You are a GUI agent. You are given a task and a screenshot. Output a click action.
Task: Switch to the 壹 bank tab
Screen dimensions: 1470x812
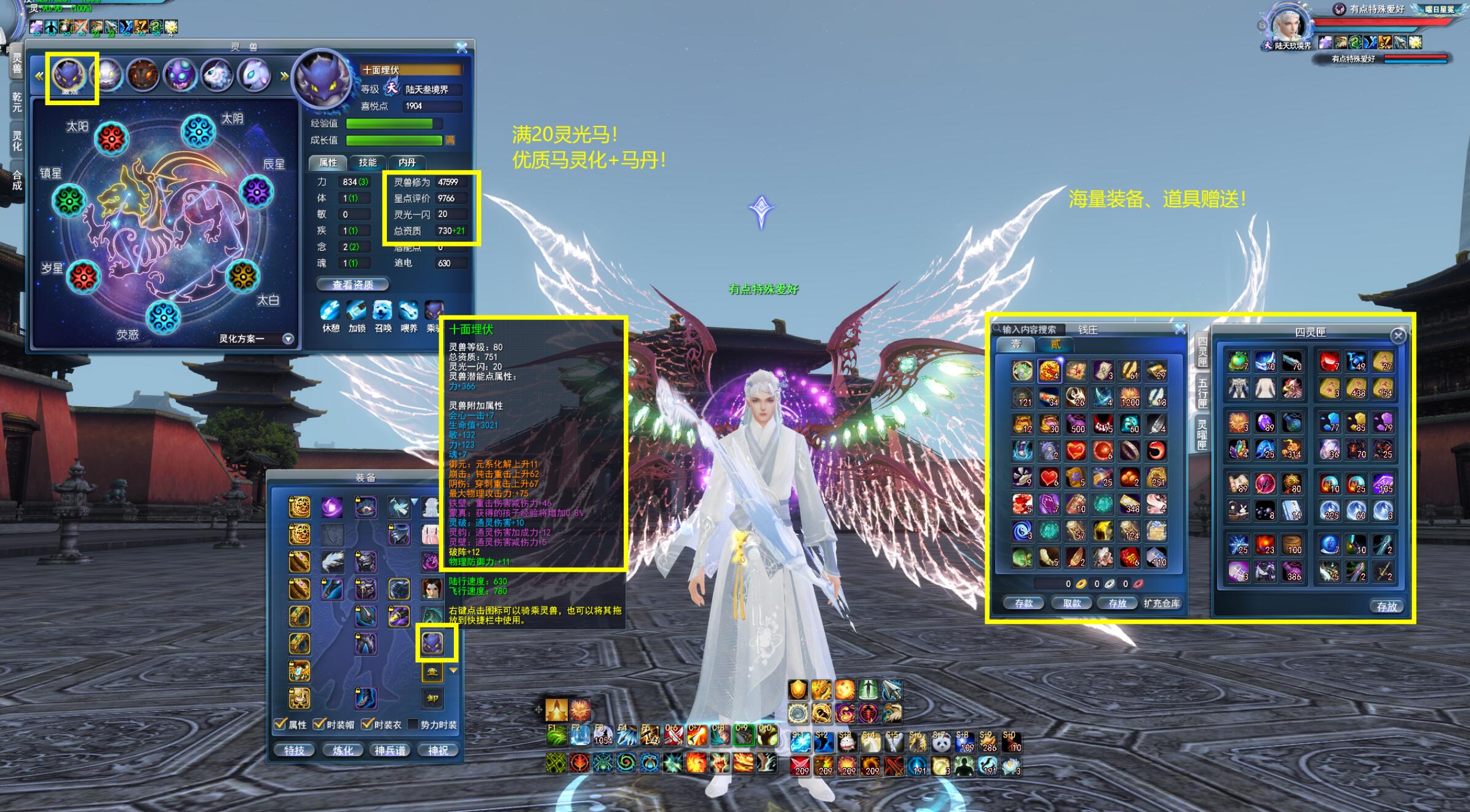point(1016,344)
